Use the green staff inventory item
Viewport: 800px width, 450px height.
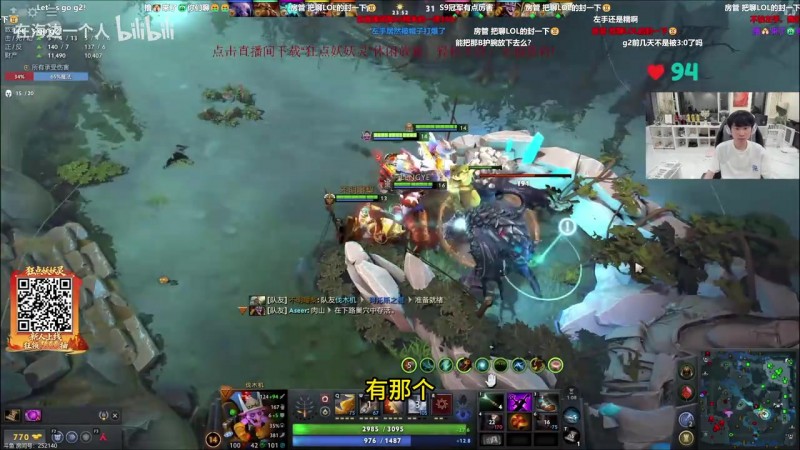[x=492, y=402]
